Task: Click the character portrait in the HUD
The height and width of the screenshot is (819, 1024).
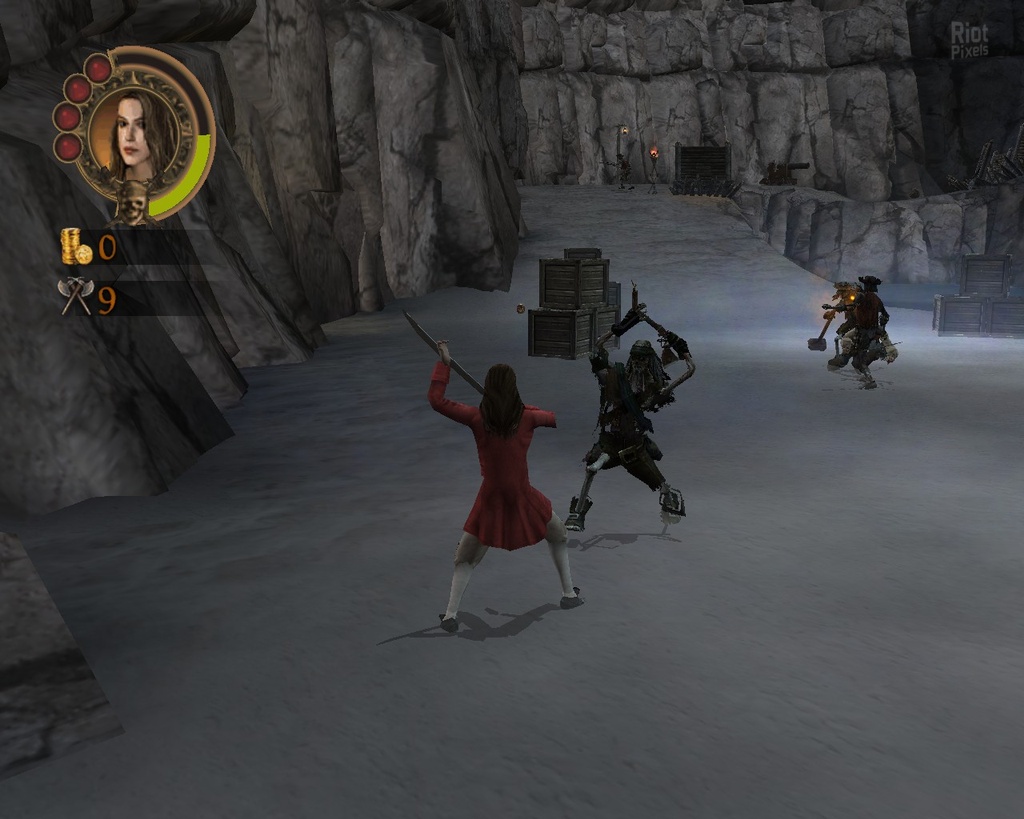Action: pyautogui.click(x=135, y=134)
